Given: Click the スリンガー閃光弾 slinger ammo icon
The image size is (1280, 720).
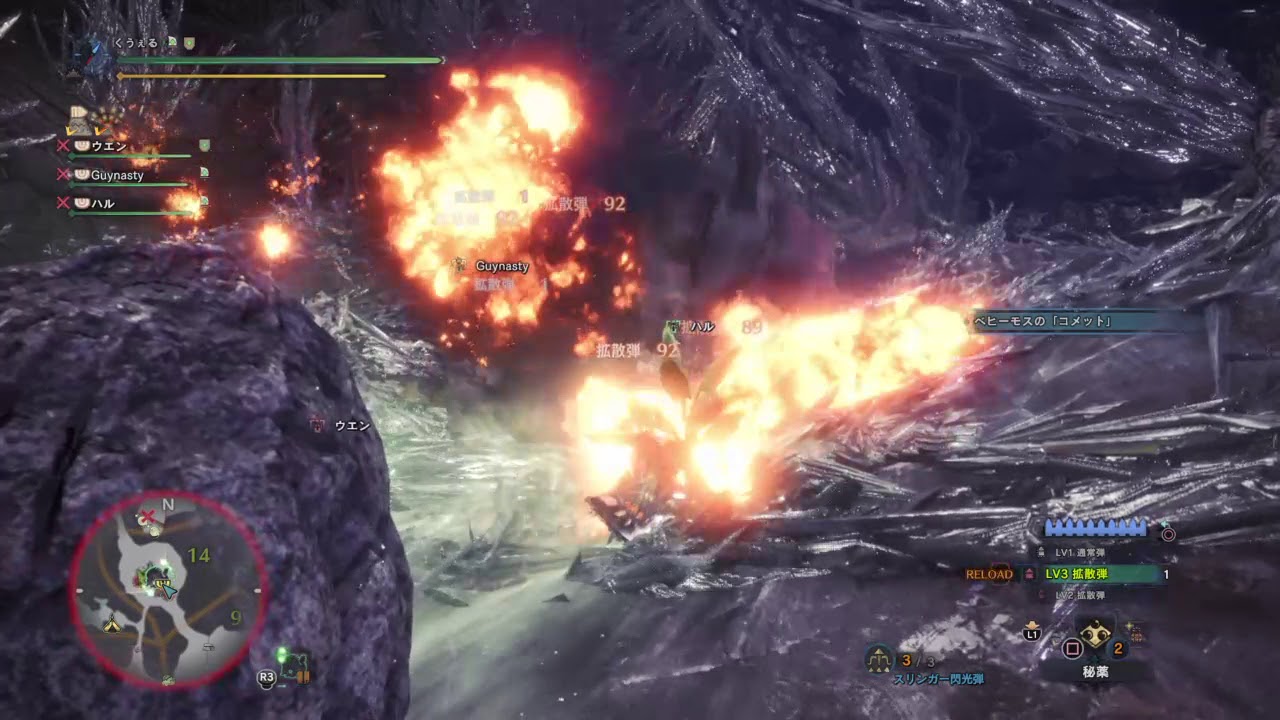Looking at the screenshot, I should (877, 659).
